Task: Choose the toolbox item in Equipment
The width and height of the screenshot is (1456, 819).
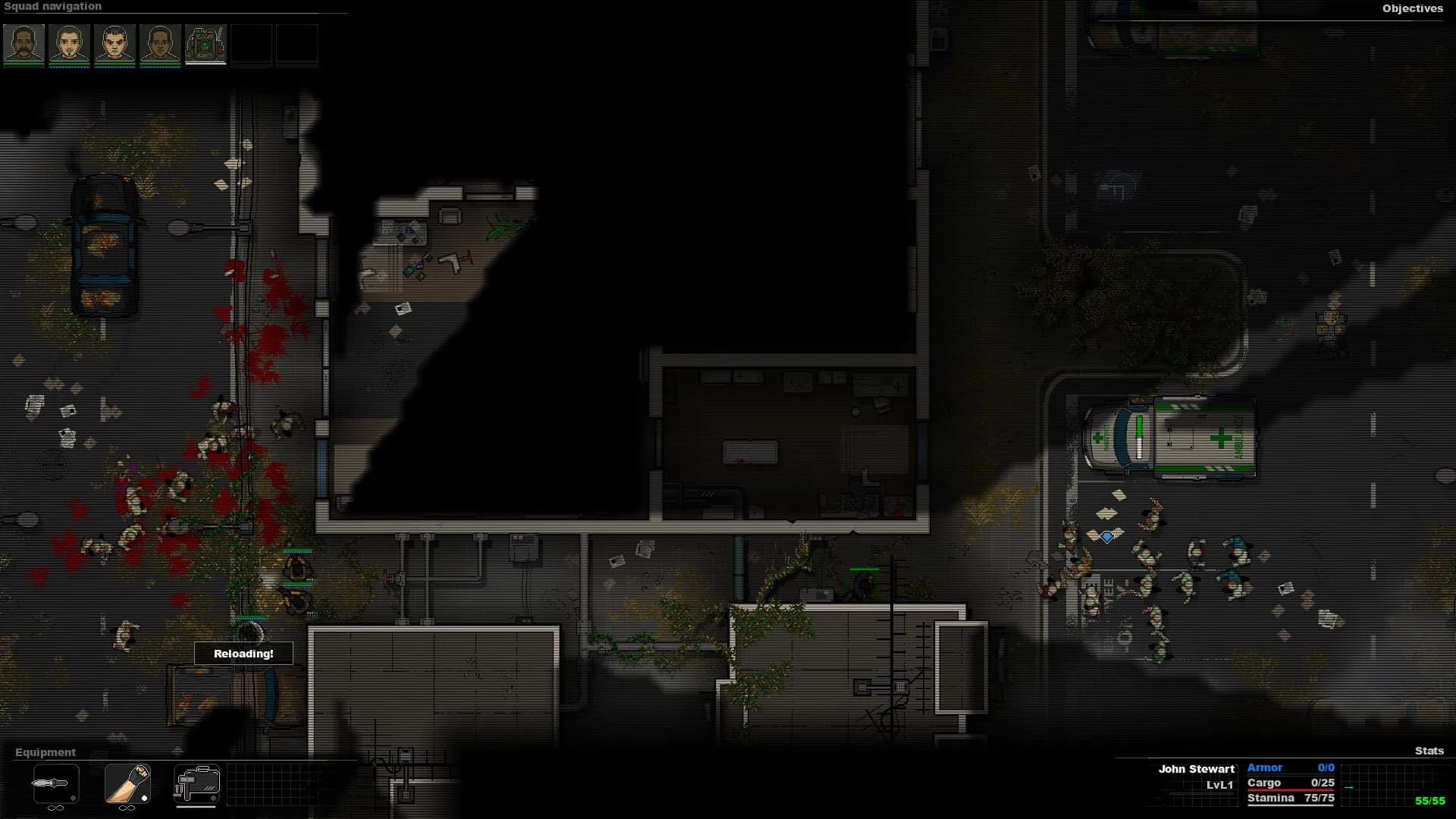Action: click(x=196, y=785)
